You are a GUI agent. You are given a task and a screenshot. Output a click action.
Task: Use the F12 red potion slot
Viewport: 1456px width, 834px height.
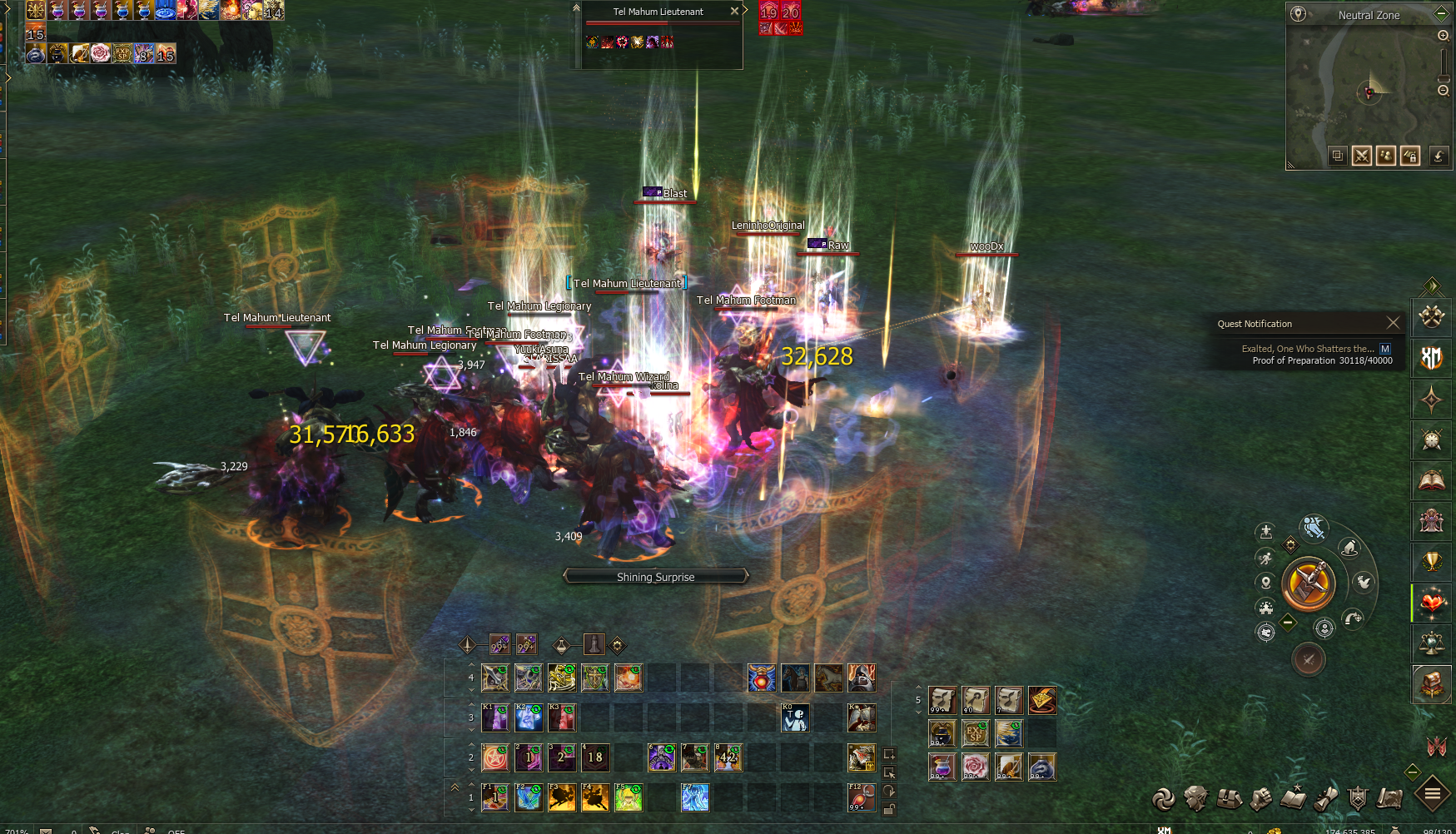(862, 797)
